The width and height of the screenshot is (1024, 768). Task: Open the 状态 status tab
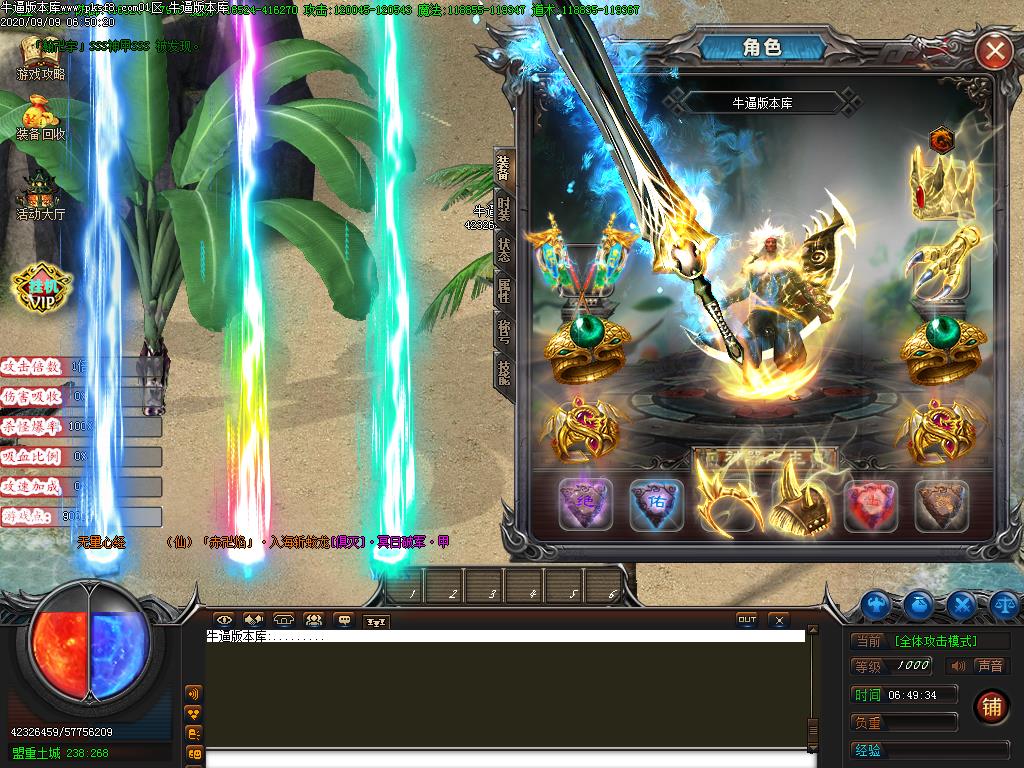[x=504, y=249]
